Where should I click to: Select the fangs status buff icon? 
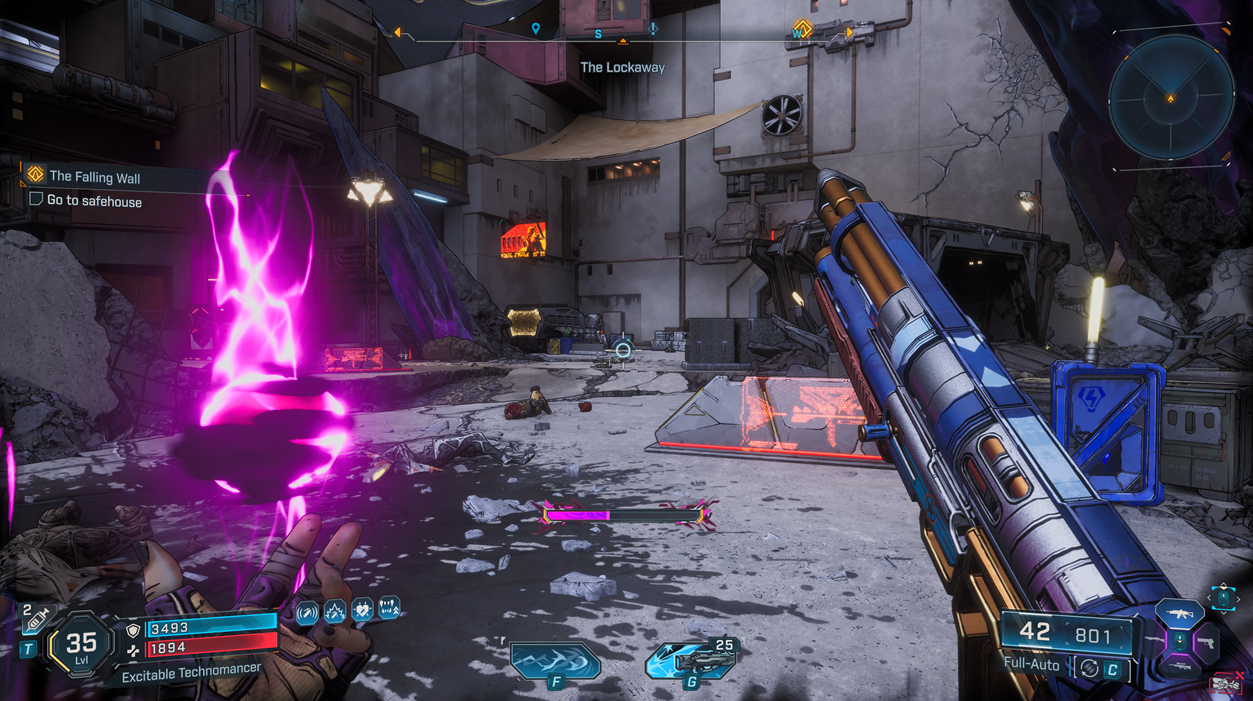coord(388,607)
